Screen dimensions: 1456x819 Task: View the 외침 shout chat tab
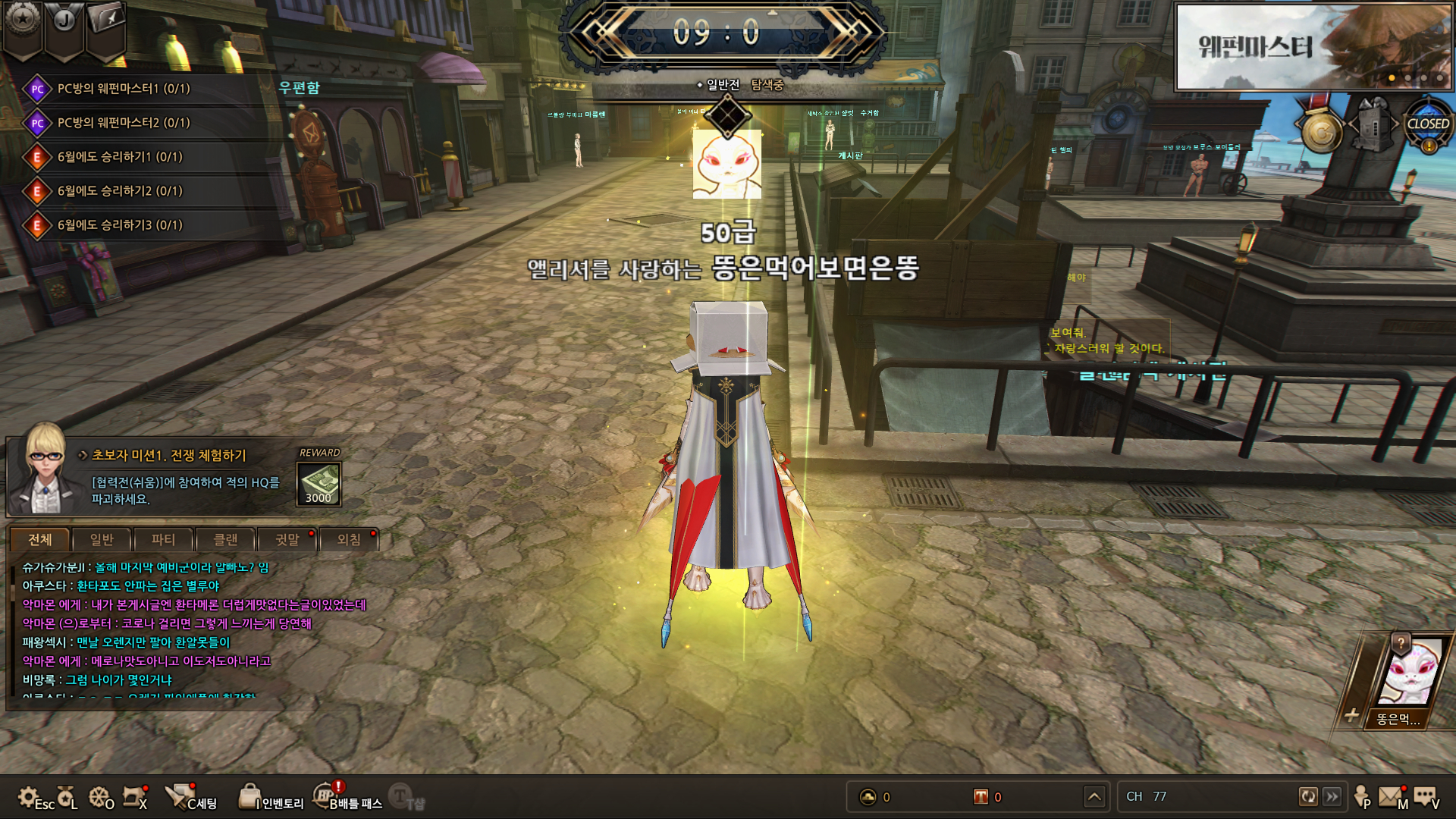point(349,540)
